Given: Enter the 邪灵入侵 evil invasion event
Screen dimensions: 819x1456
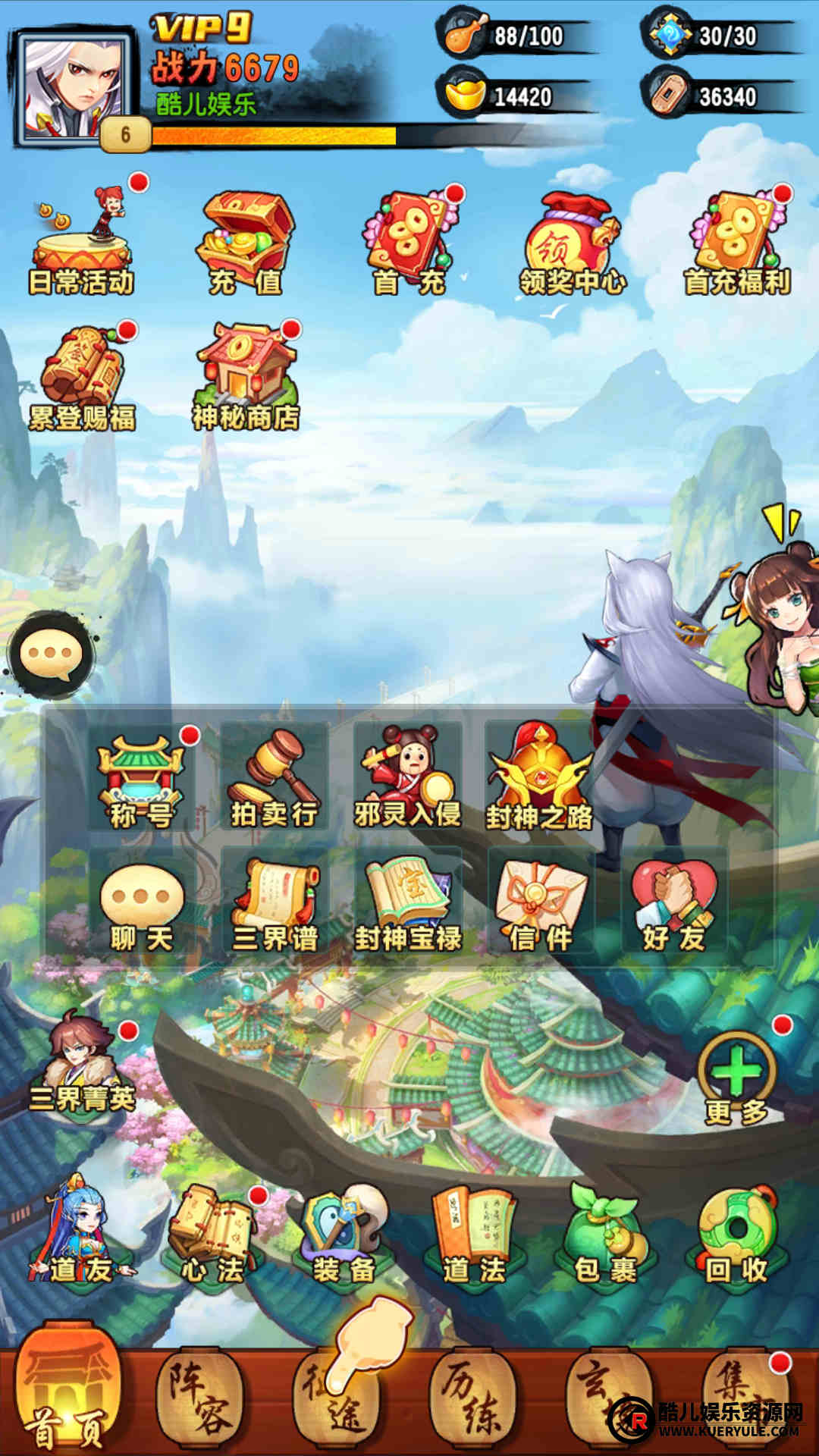Looking at the screenshot, I should (407, 777).
